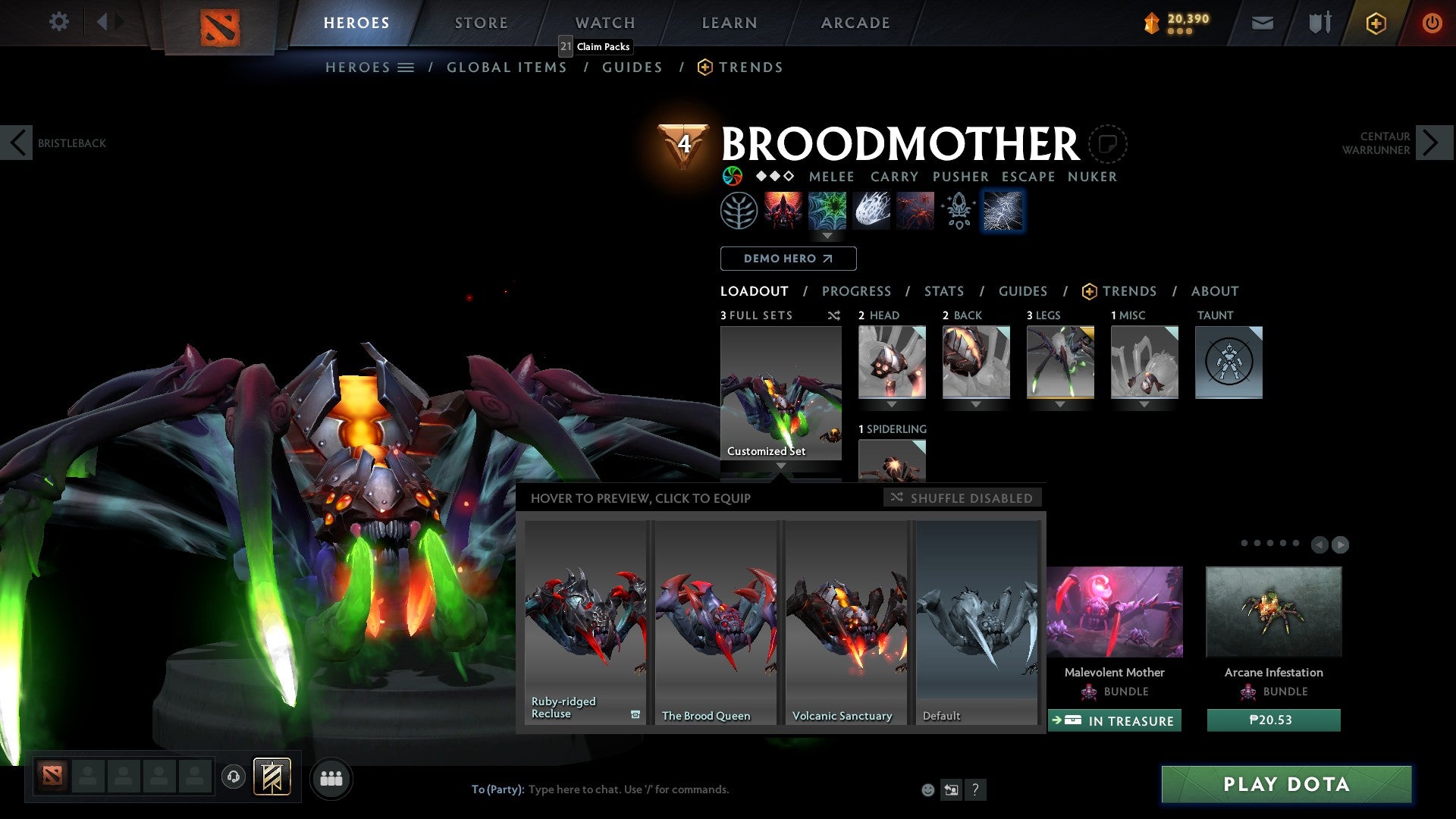Image resolution: width=1456 pixels, height=819 pixels.
Task: Open the Armory shield and sword icon
Action: (x=1319, y=22)
